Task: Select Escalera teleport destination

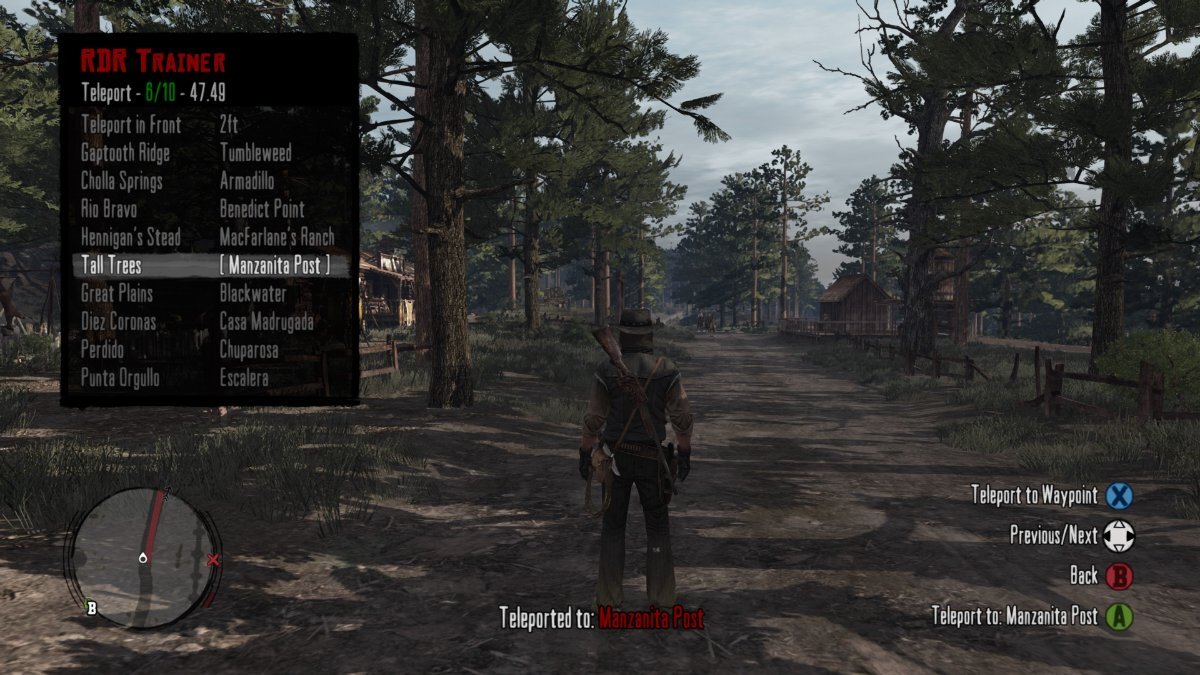Action: [243, 378]
